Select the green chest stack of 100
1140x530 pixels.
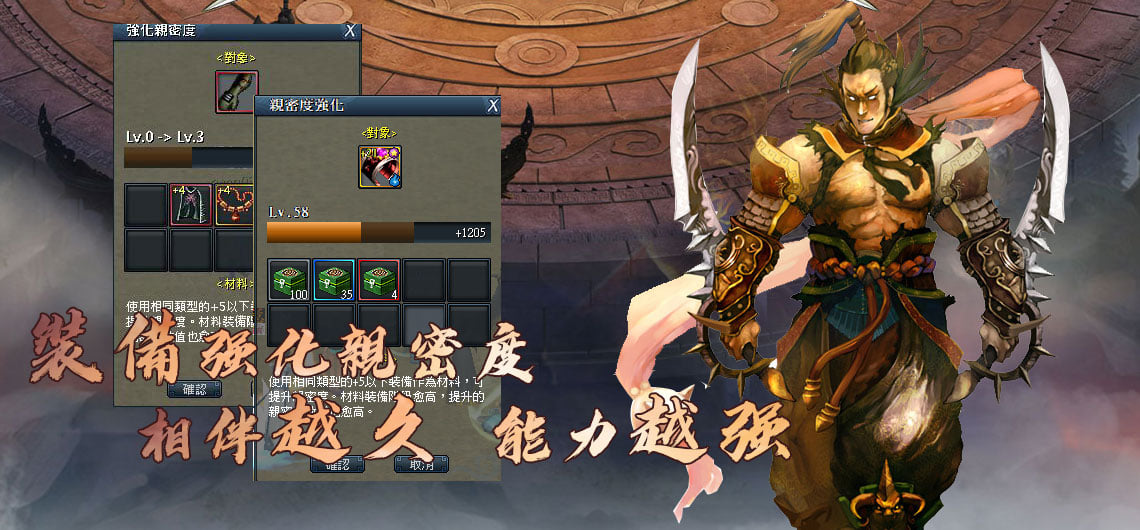289,280
